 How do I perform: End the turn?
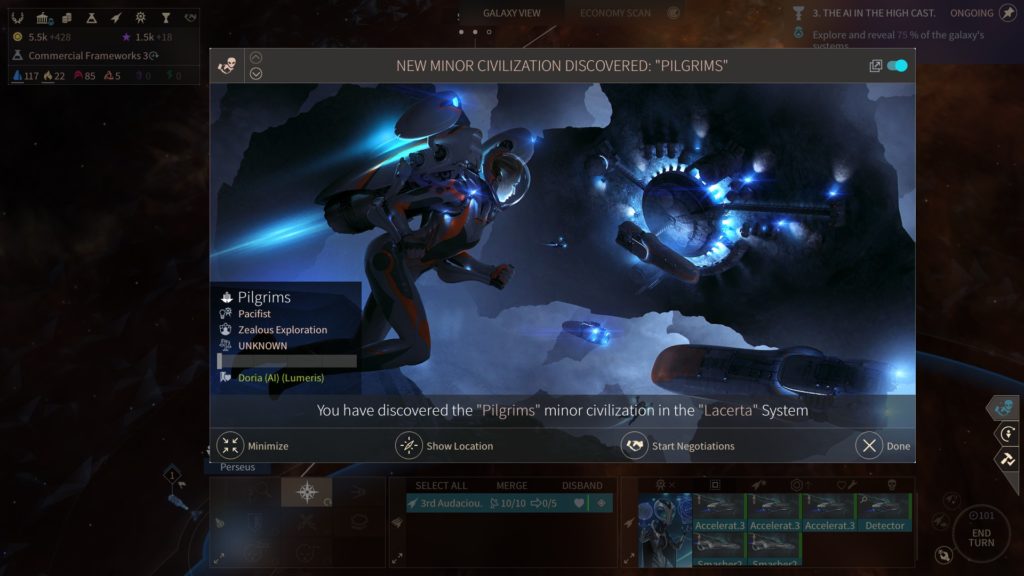click(980, 532)
